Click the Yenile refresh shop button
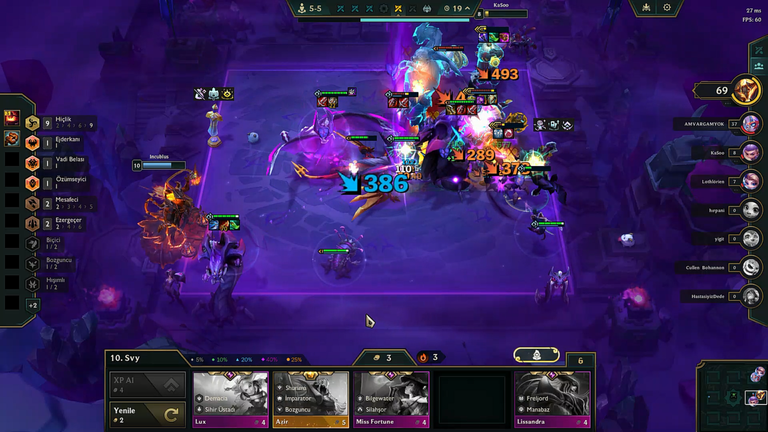 147,415
